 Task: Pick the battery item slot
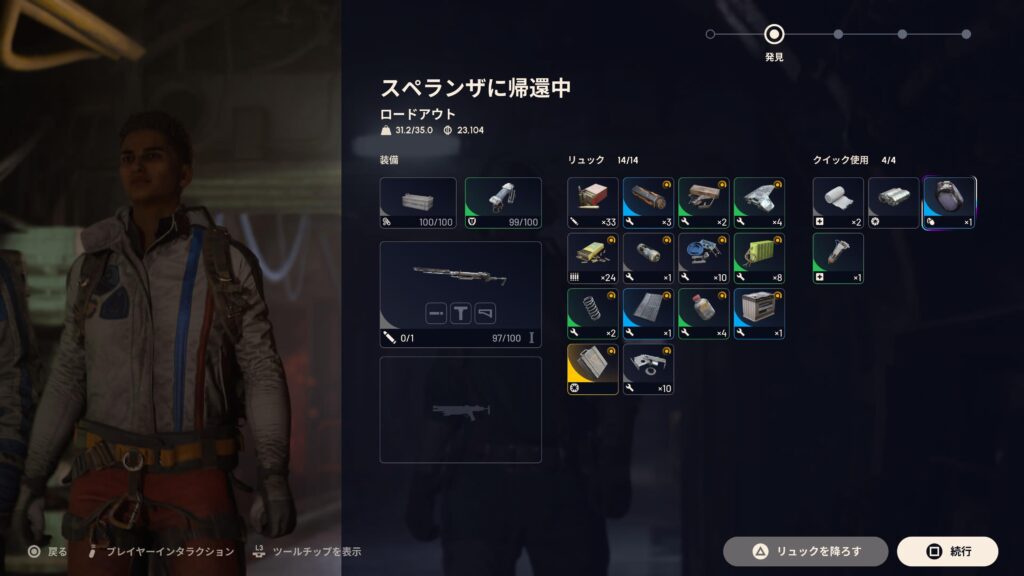pyautogui.click(x=648, y=258)
